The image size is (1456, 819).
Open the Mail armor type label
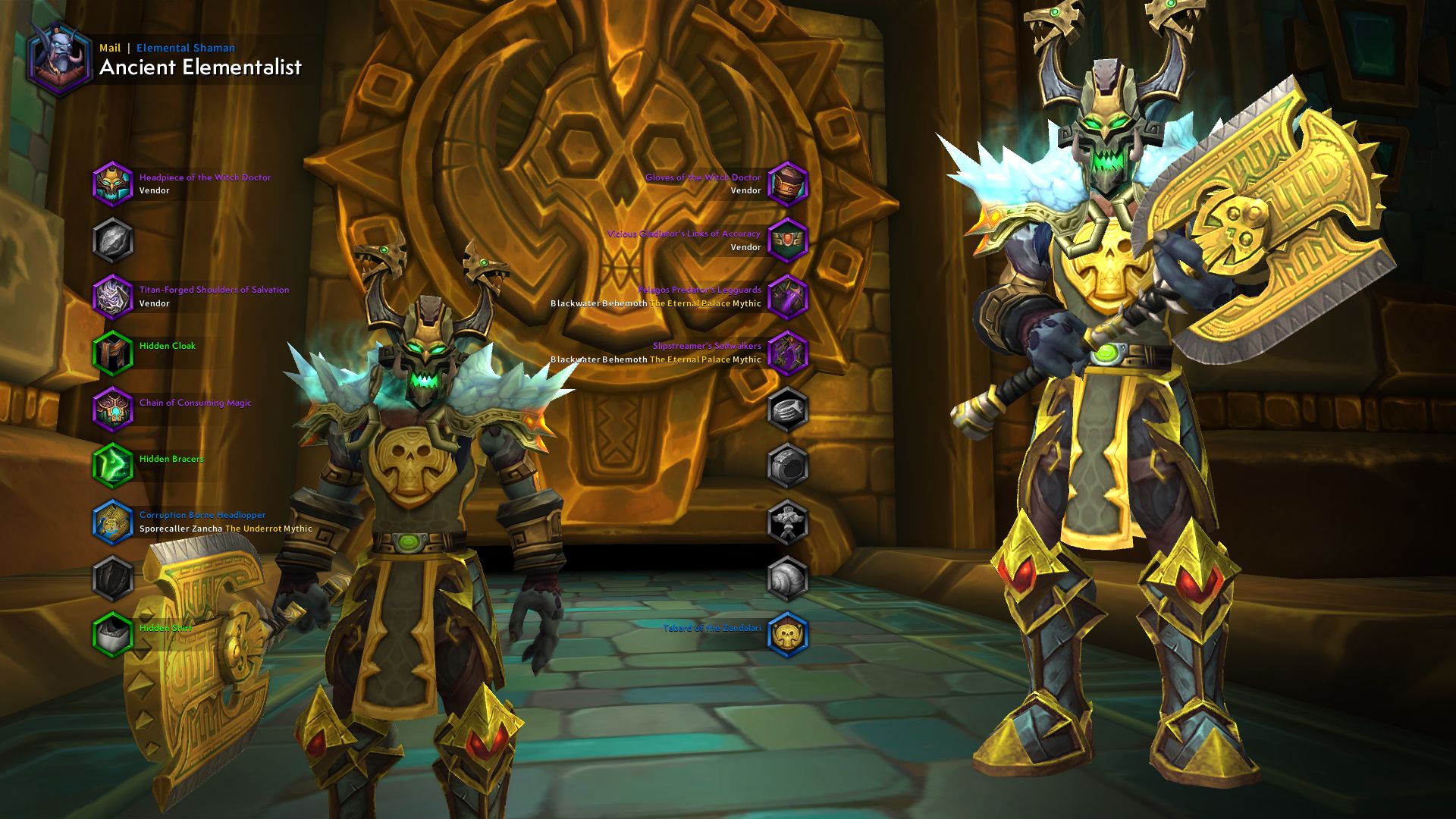tap(108, 47)
